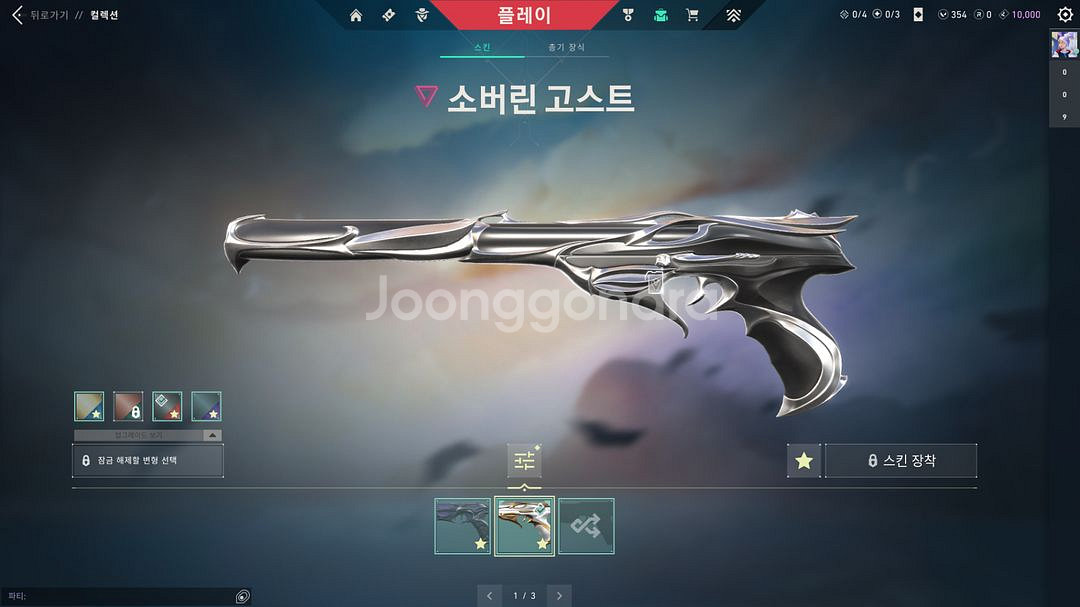
Task: Go to the next skin page arrow
Action: point(560,595)
